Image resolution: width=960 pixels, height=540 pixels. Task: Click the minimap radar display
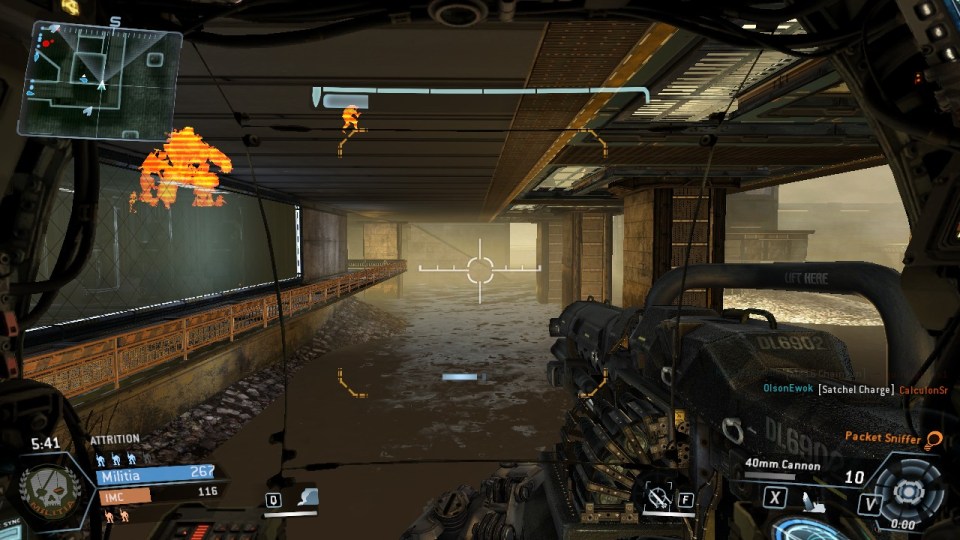click(100, 80)
